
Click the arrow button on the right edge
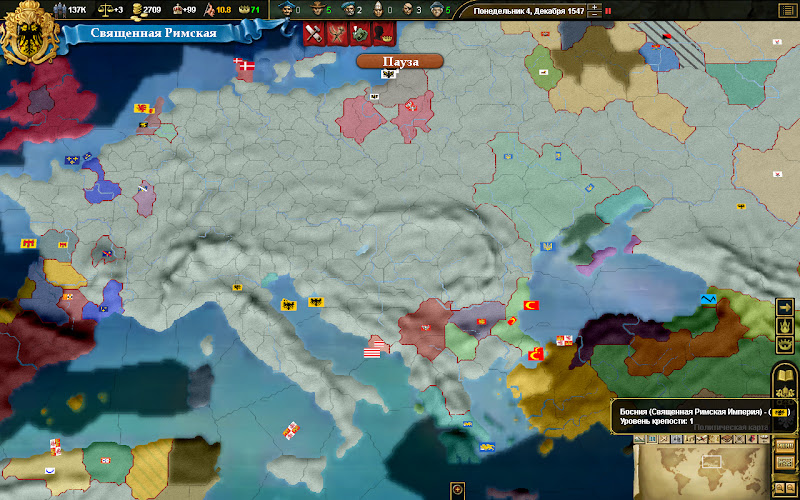[x=784, y=307]
